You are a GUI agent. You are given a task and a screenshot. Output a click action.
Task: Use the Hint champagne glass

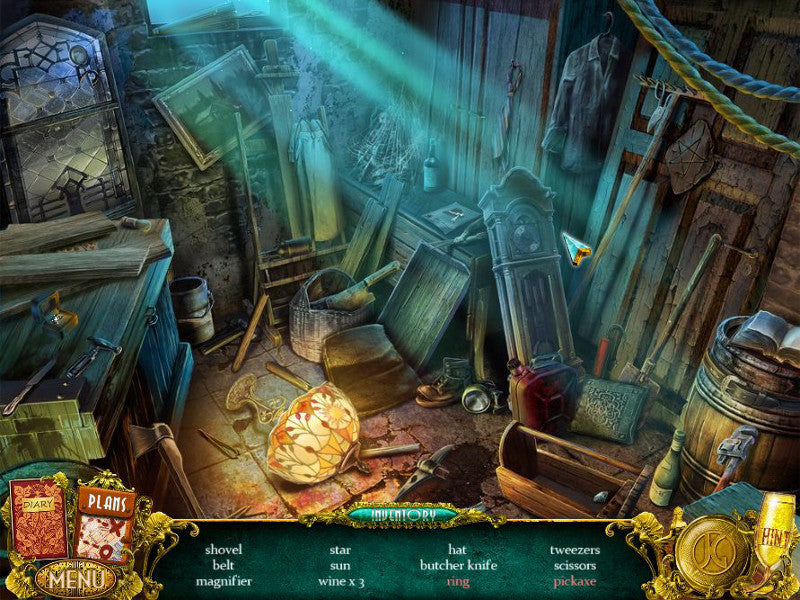tap(773, 530)
